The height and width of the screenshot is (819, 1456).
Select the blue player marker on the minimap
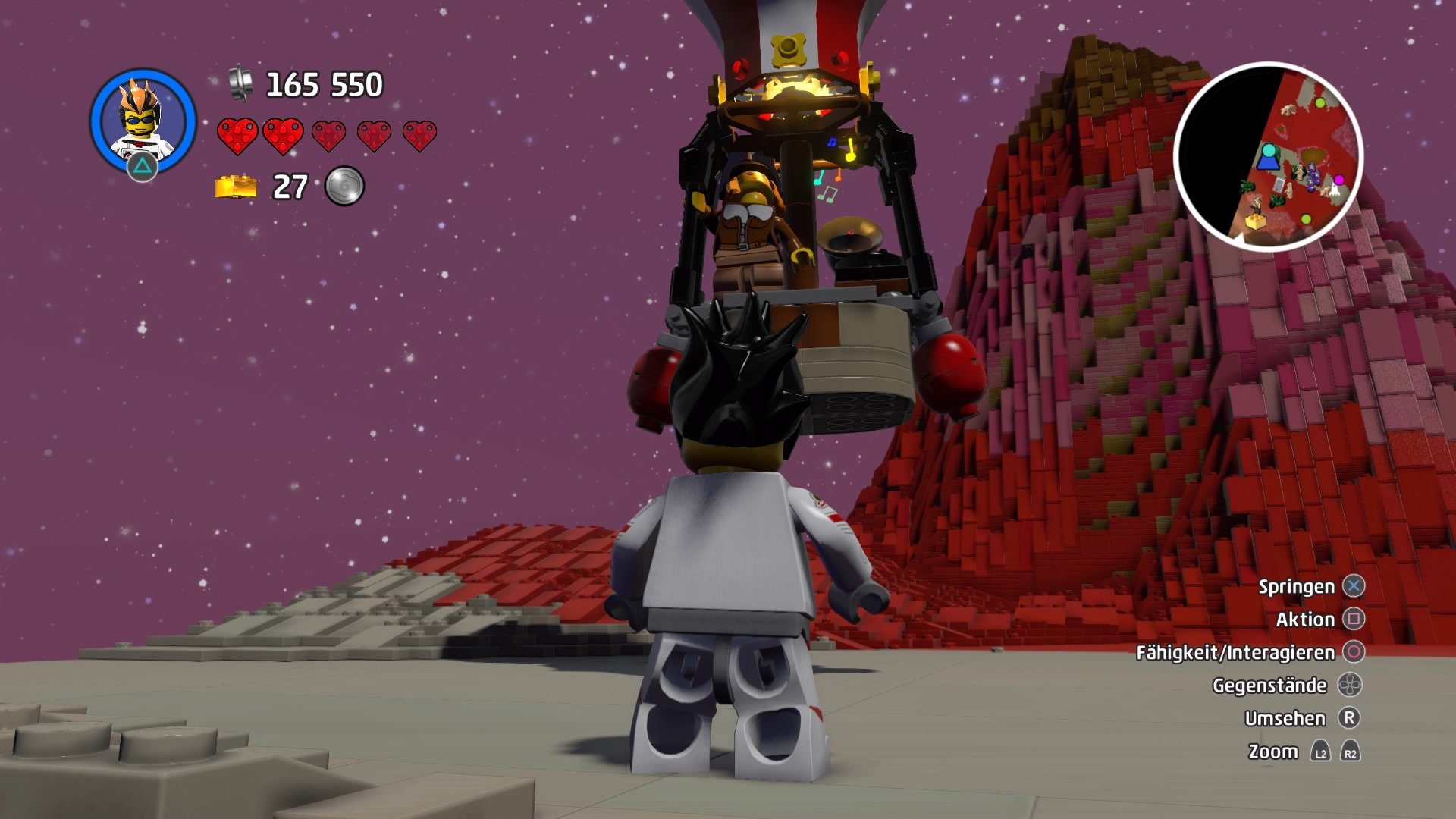click(x=1268, y=157)
